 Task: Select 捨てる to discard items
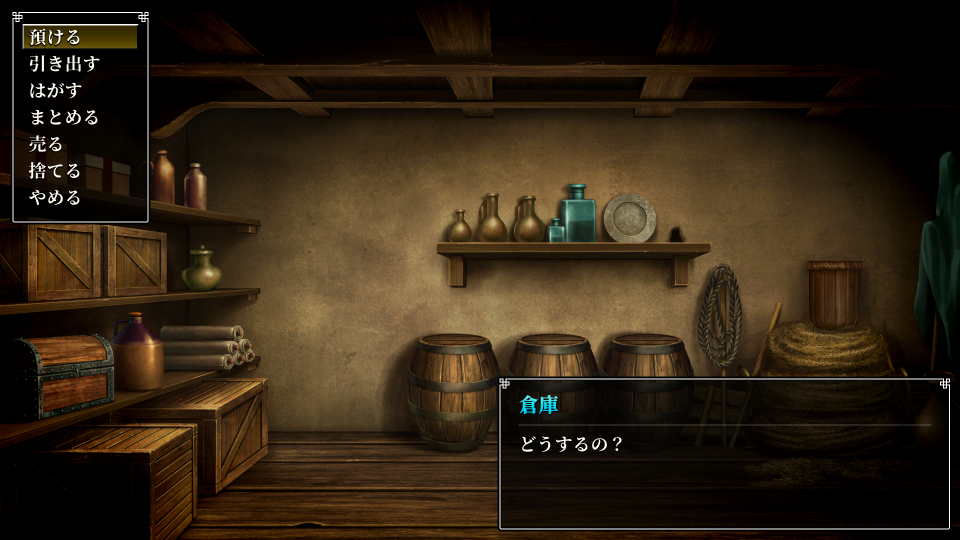click(x=55, y=171)
